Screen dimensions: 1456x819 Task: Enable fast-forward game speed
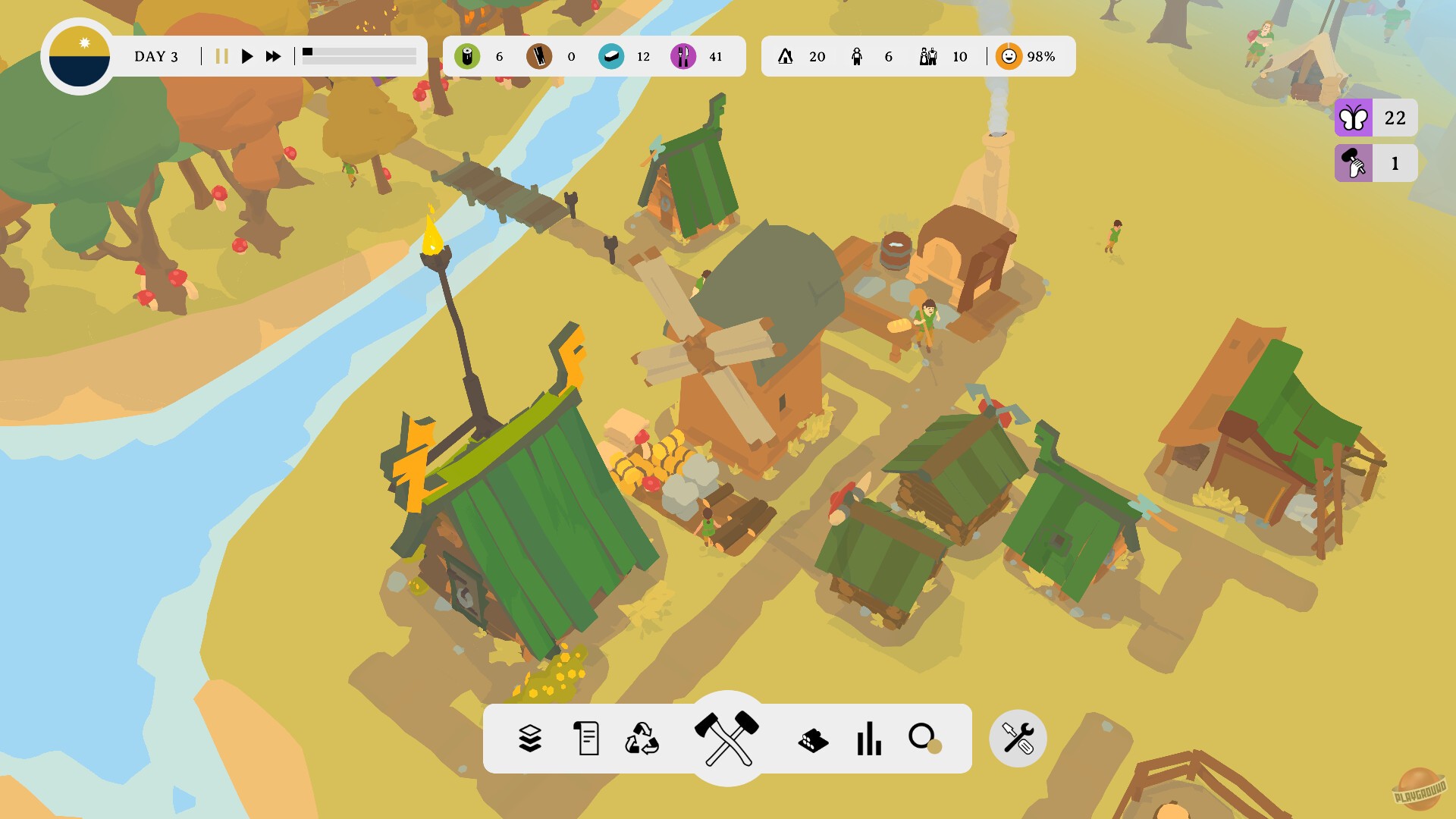[x=273, y=55]
